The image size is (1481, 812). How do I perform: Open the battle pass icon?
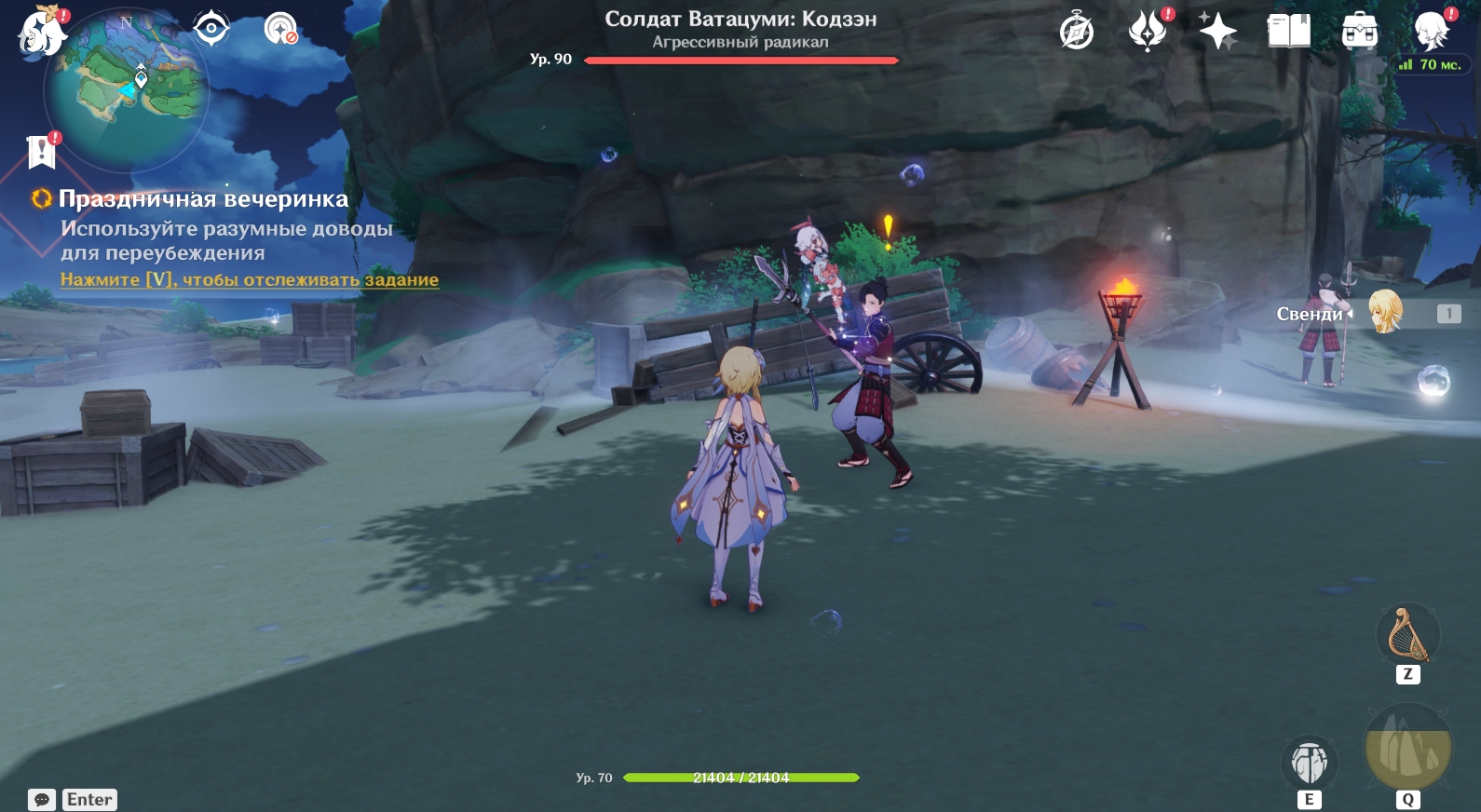(1148, 32)
